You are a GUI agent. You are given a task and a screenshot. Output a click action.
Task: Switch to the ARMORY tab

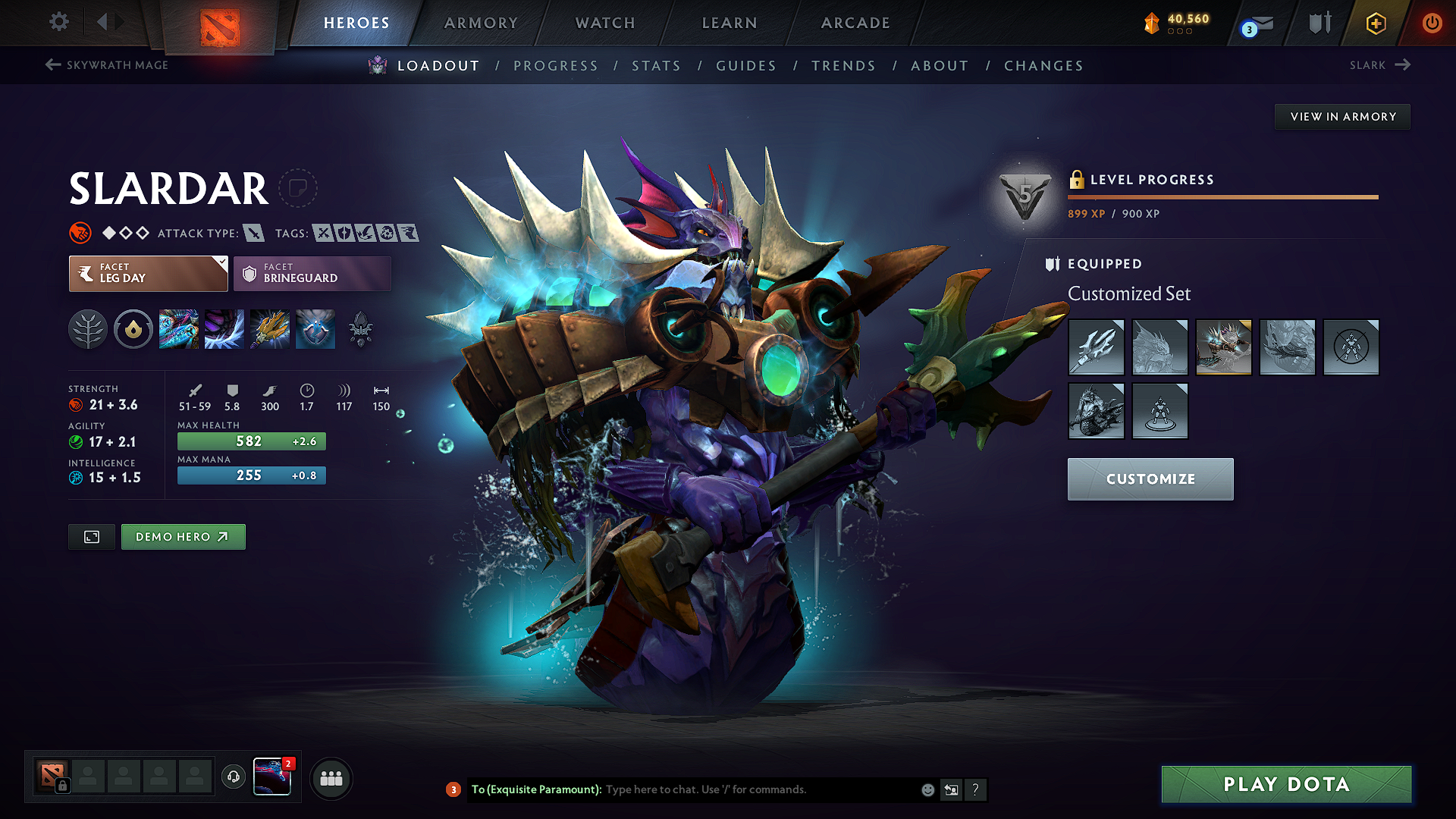(x=481, y=23)
